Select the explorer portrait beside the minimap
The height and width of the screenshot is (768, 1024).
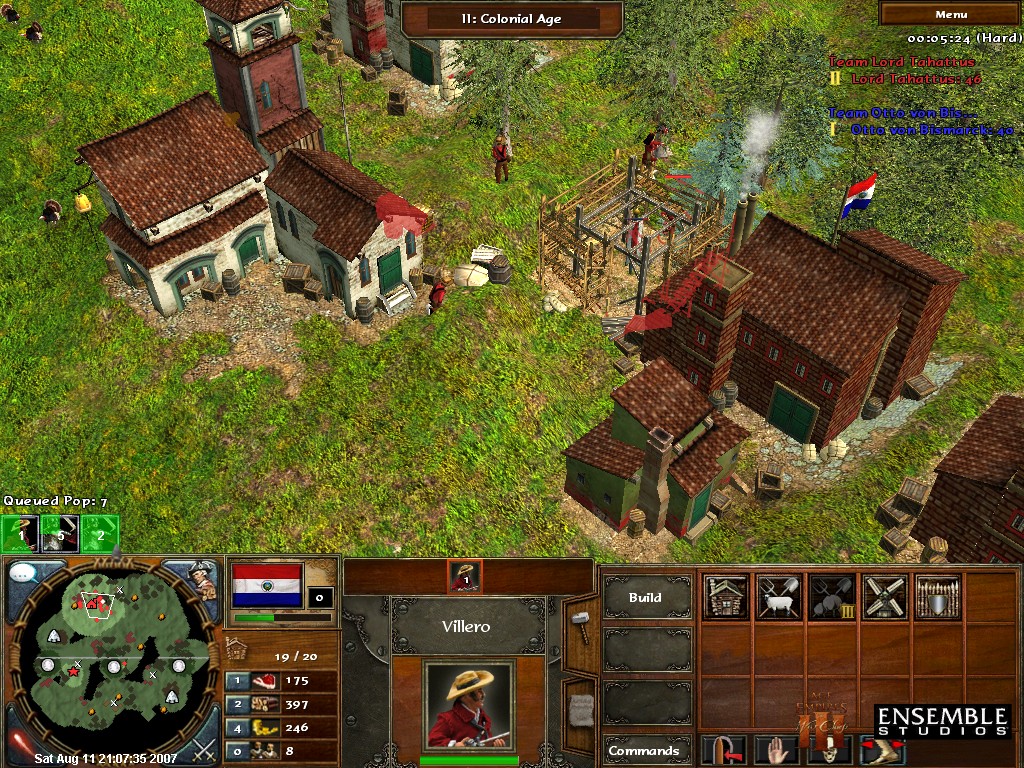click(x=203, y=580)
